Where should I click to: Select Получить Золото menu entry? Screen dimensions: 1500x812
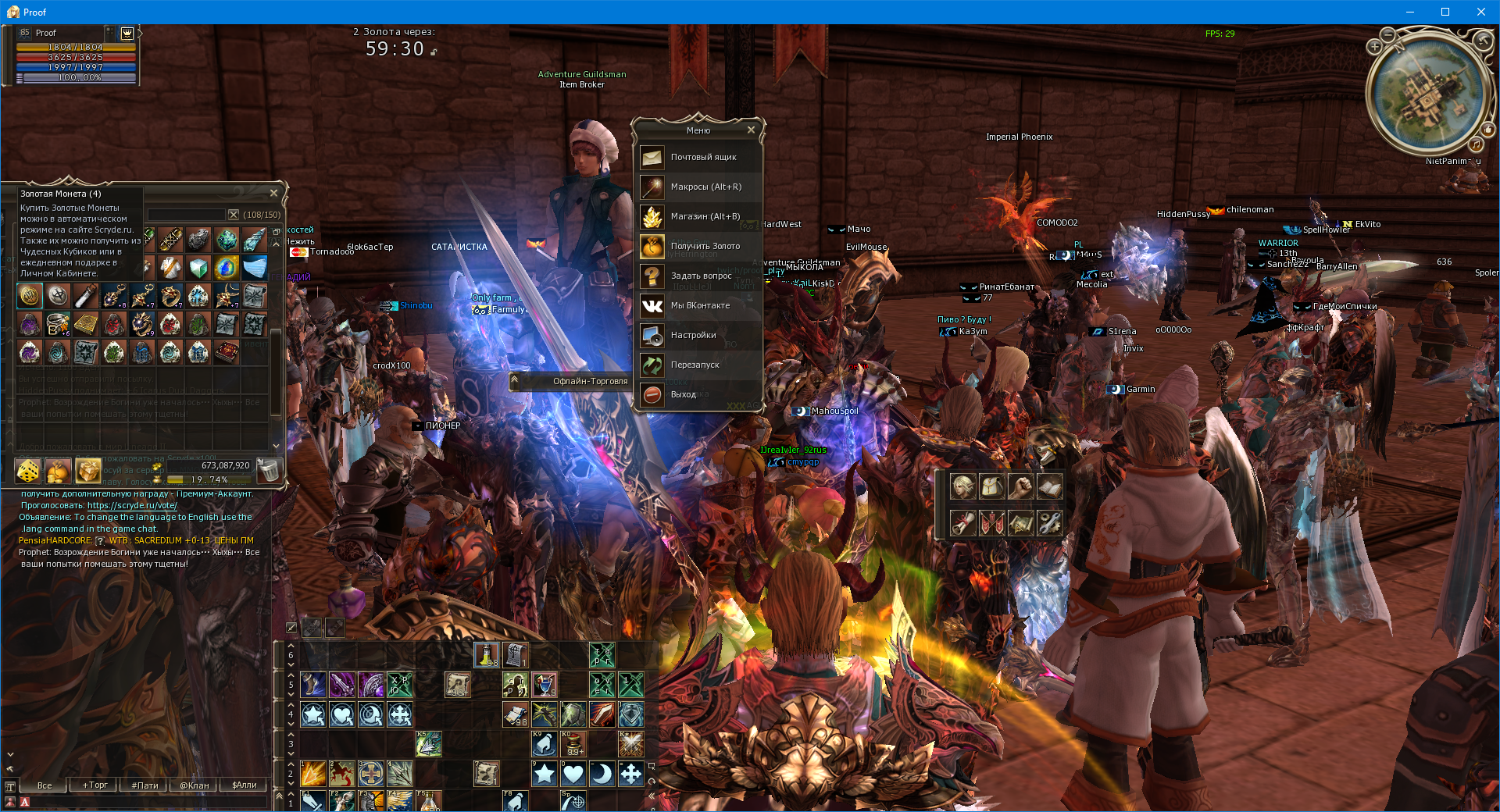click(699, 246)
